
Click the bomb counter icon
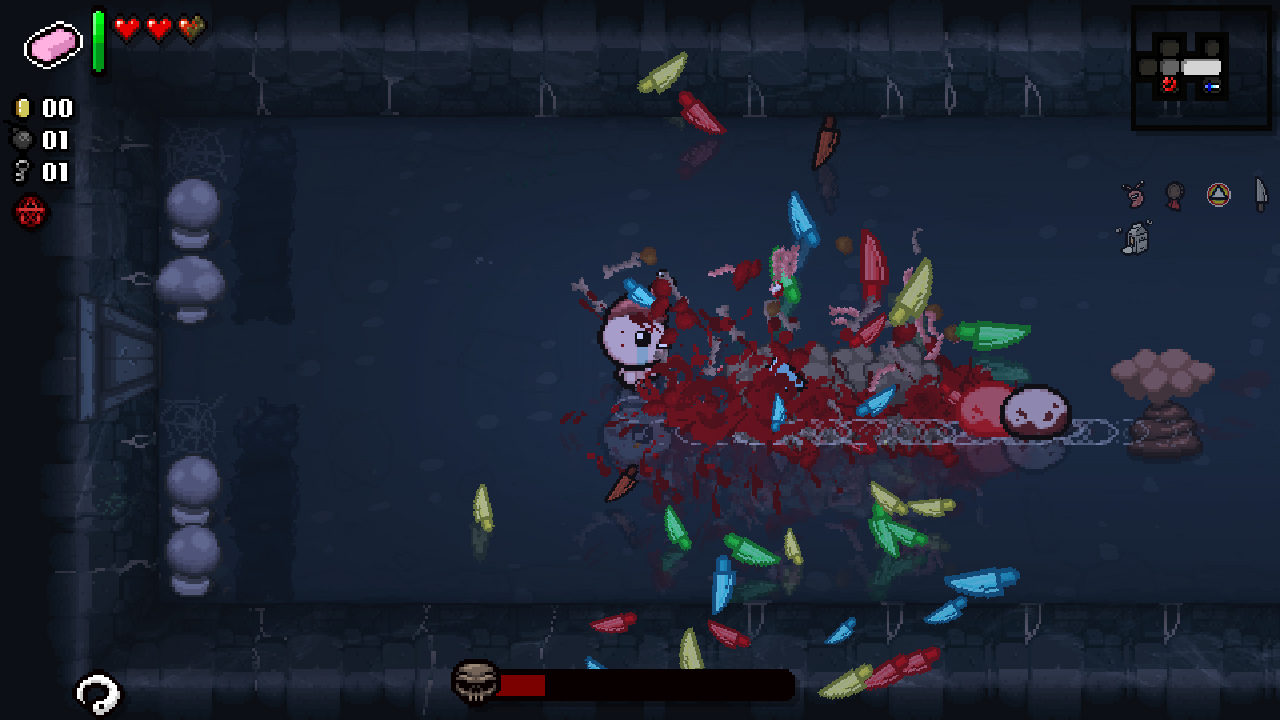tap(21, 140)
